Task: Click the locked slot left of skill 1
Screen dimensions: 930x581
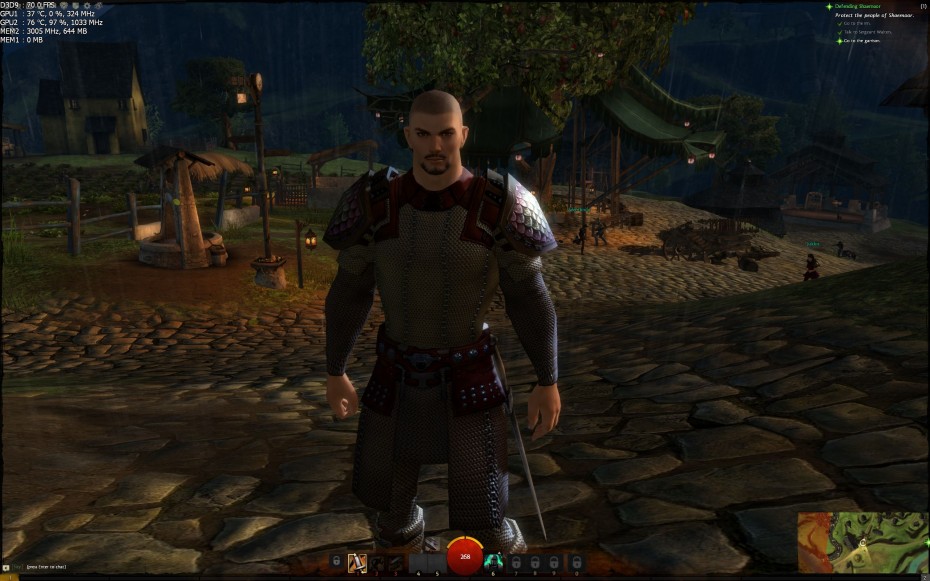Action: tap(337, 562)
